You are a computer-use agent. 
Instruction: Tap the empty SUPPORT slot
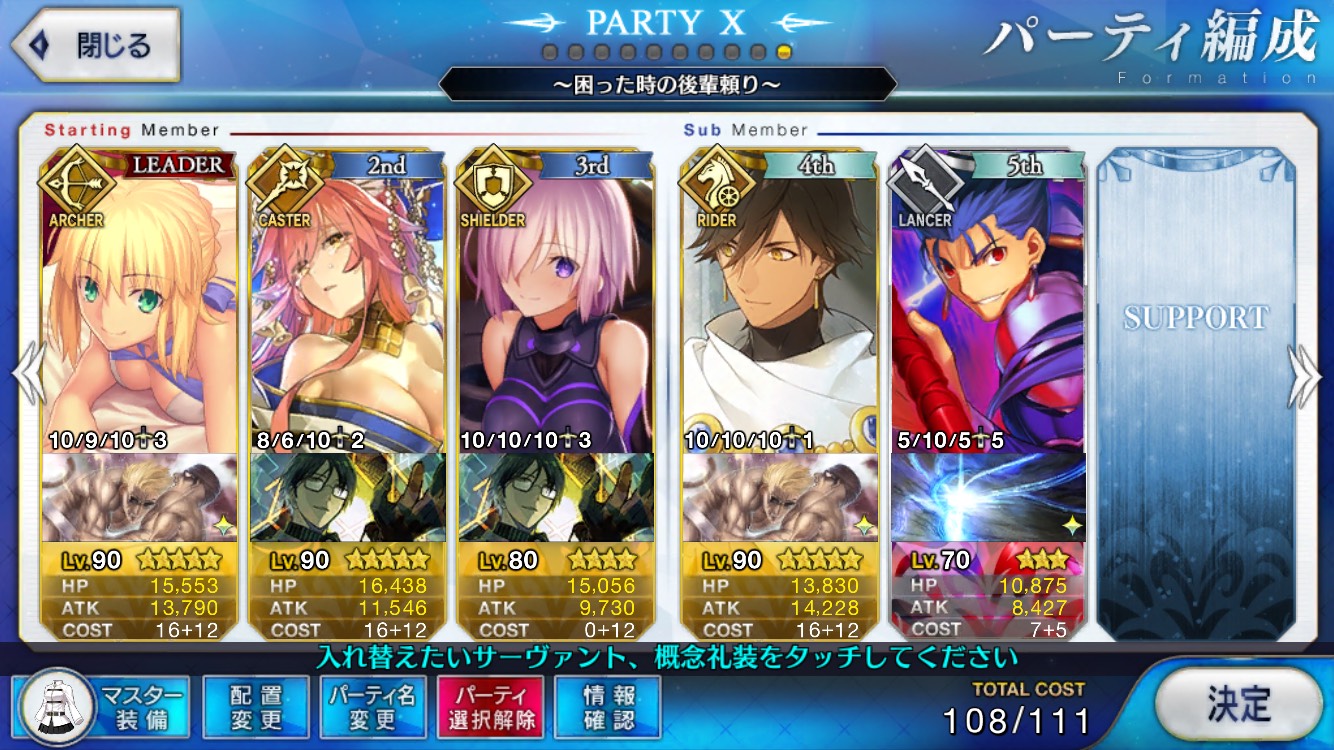coord(1195,390)
